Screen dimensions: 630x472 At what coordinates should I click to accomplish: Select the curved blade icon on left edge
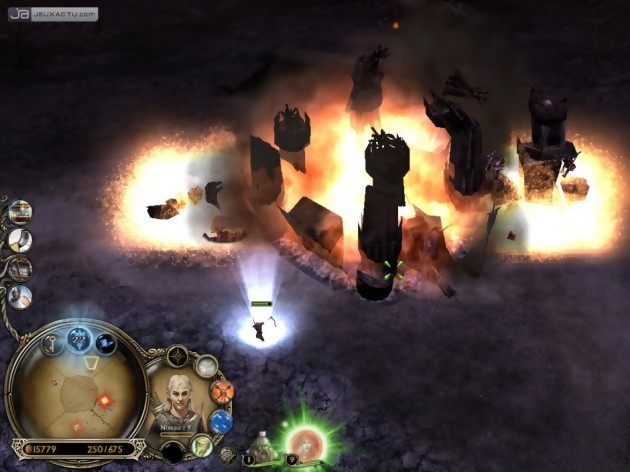[x=19, y=240]
